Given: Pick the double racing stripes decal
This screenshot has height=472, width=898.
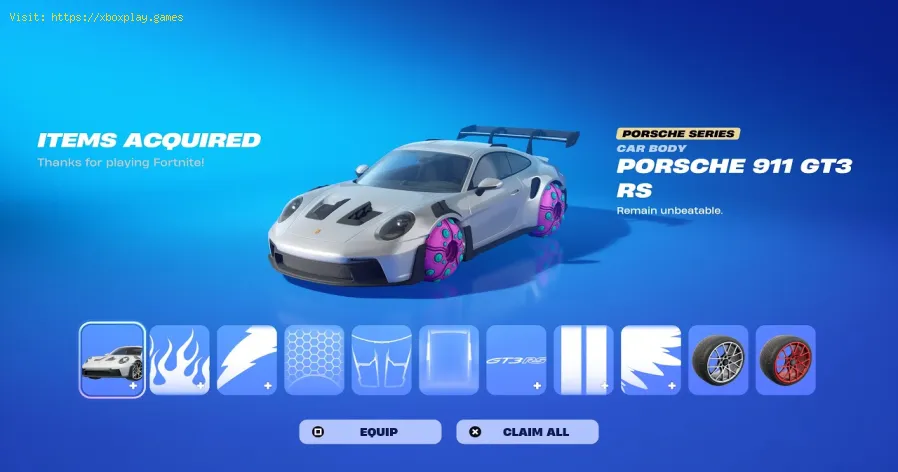Looking at the screenshot, I should [x=584, y=359].
